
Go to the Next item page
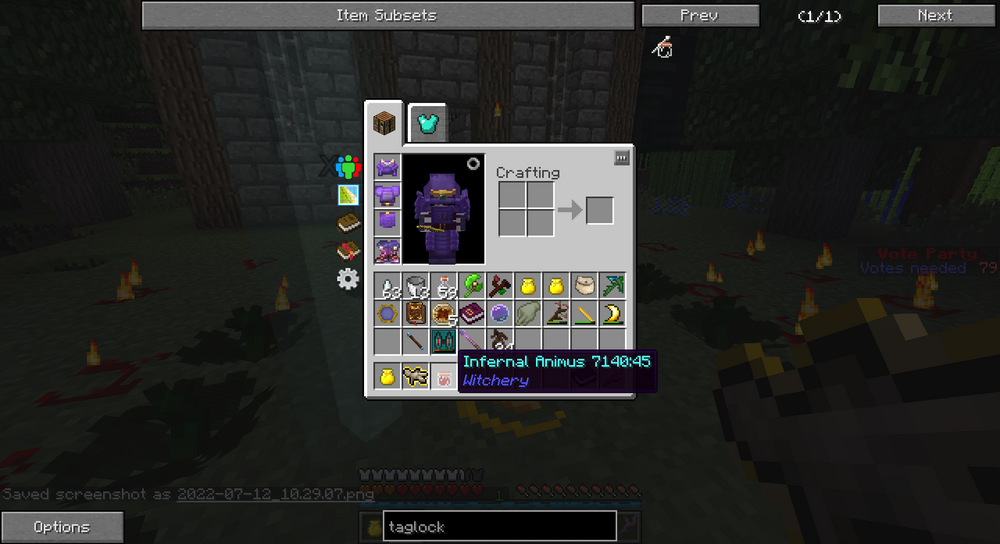tap(934, 15)
